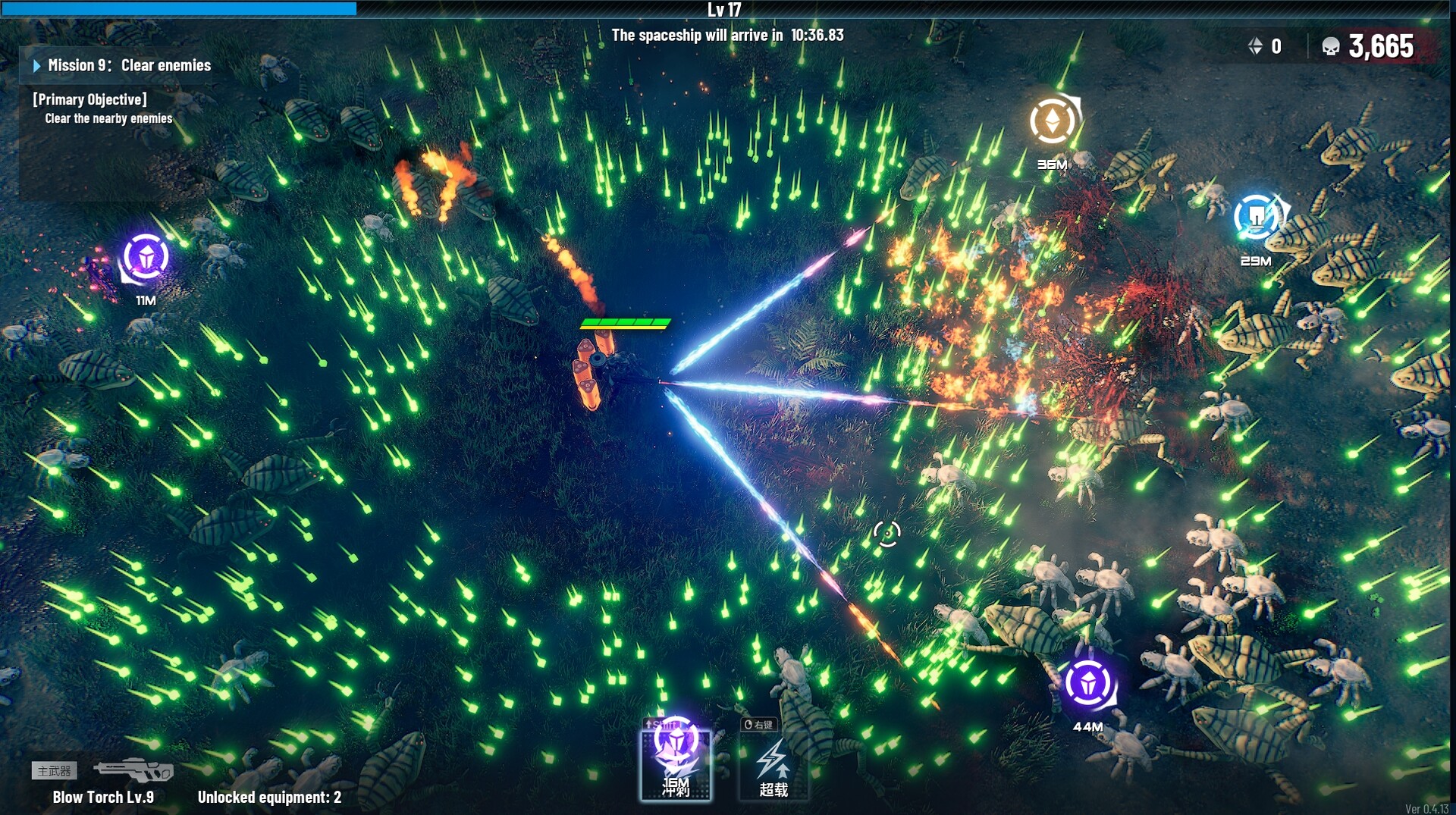This screenshot has width=1456, height=815.
Task: Toggle the 右键 right-click badge on overload
Action: (758, 726)
